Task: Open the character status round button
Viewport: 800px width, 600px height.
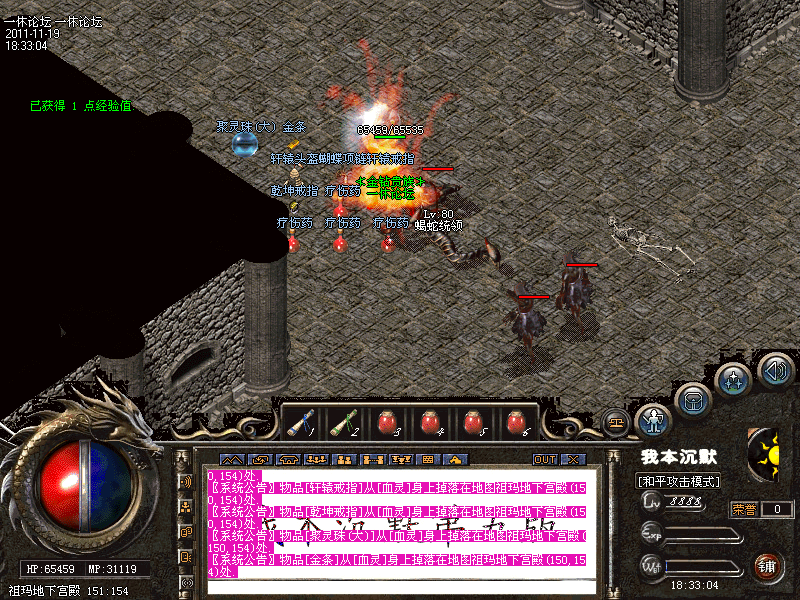Action: coord(653,420)
